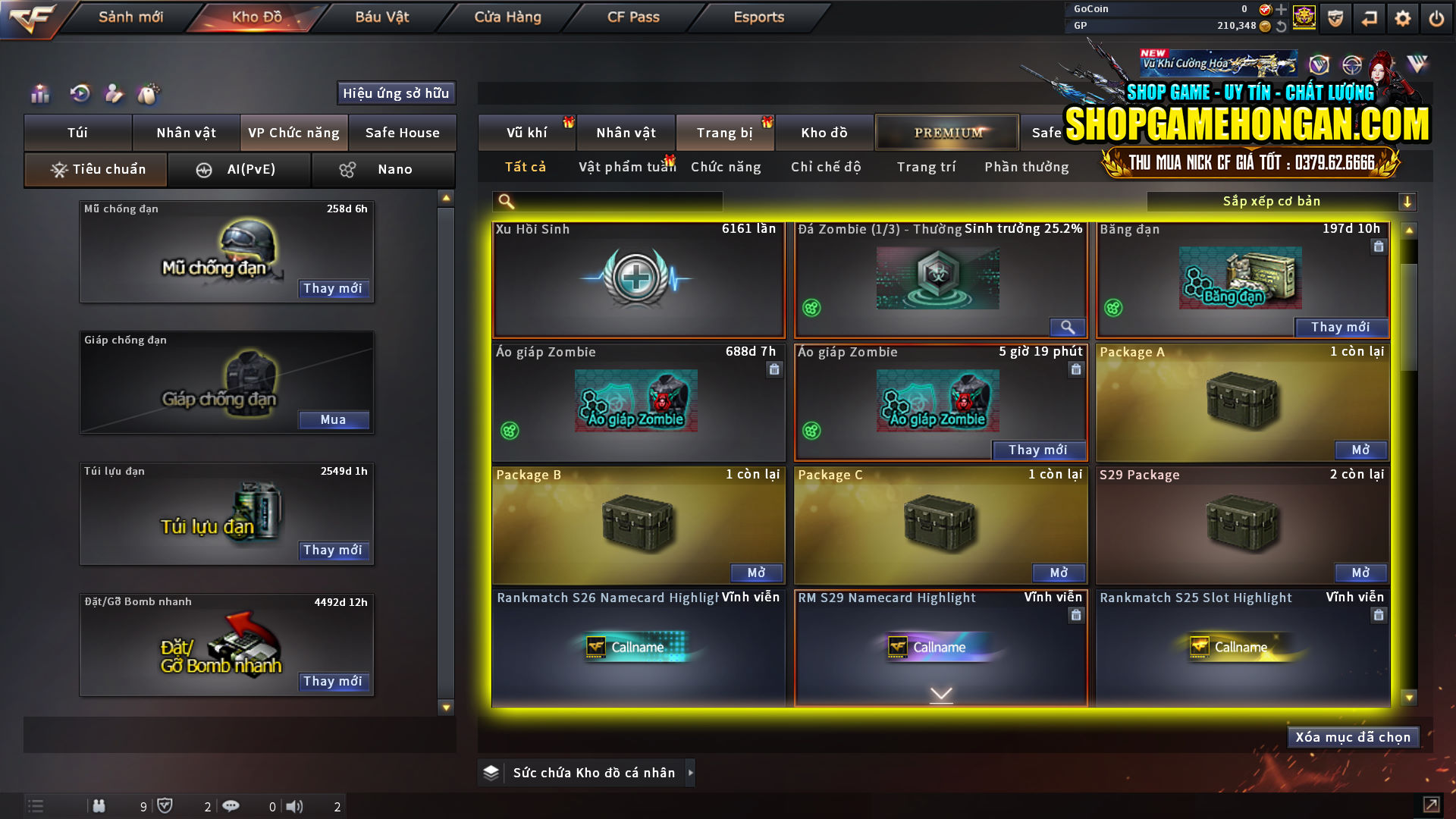
Task: Expand the chevron on RM S29 Namecard Highlight
Action: coord(940,693)
